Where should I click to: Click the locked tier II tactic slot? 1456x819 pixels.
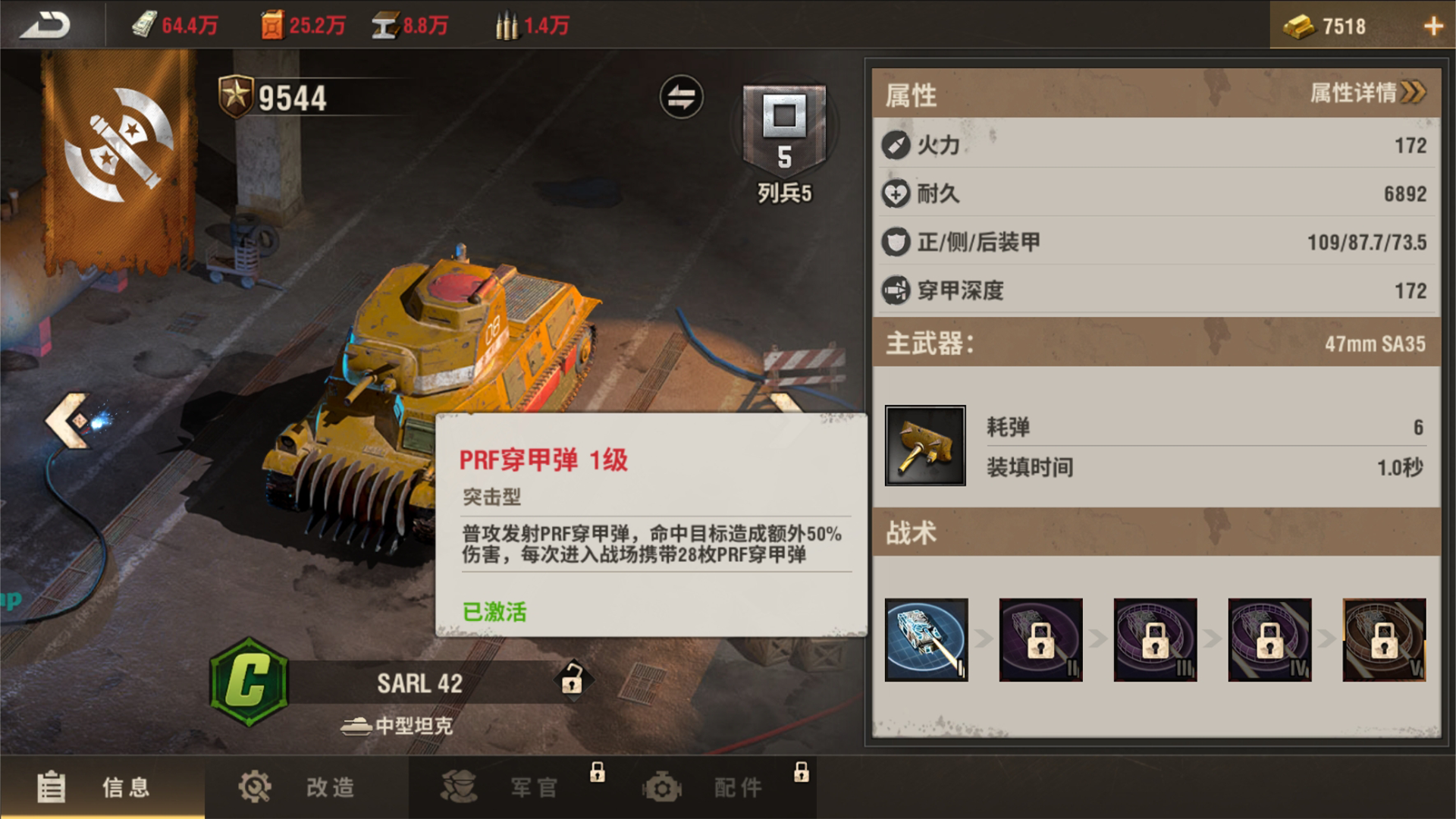coord(1040,641)
